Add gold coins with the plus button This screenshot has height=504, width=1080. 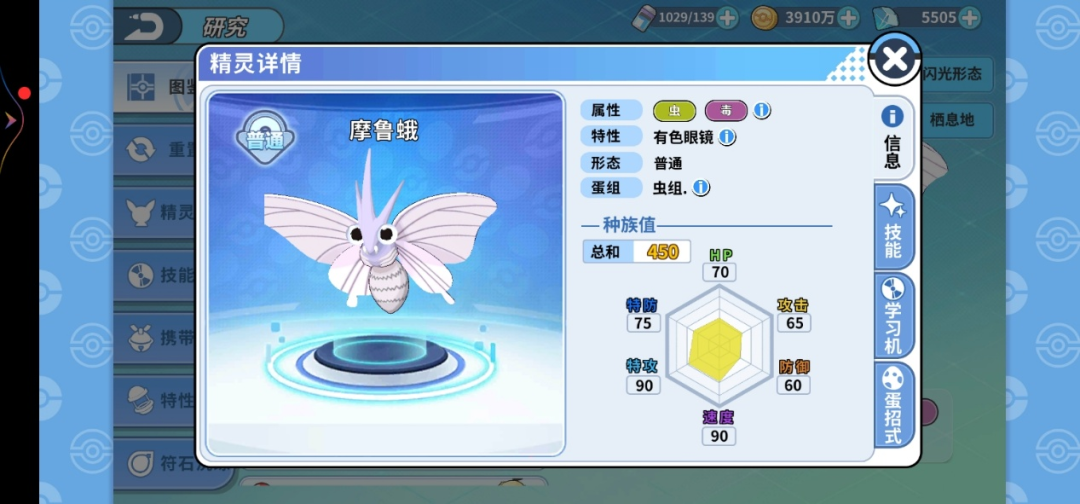(x=848, y=17)
